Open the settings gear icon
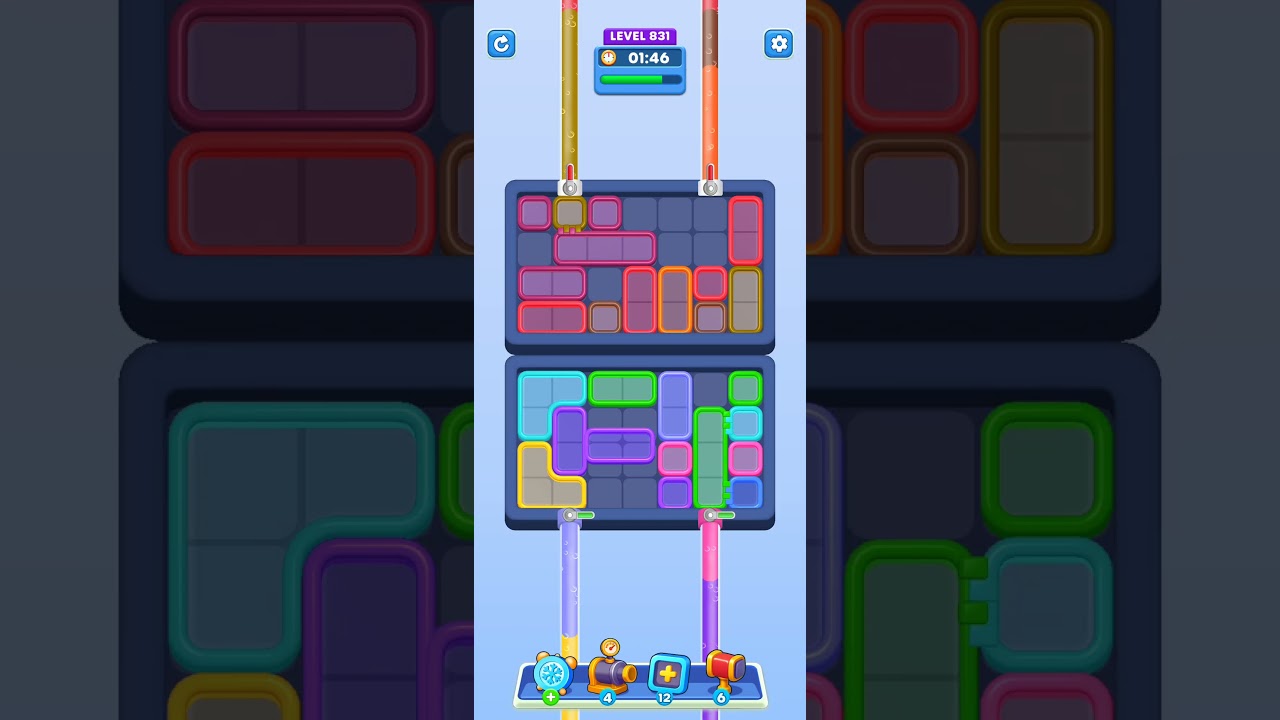This screenshot has height=720, width=1280. coord(779,44)
